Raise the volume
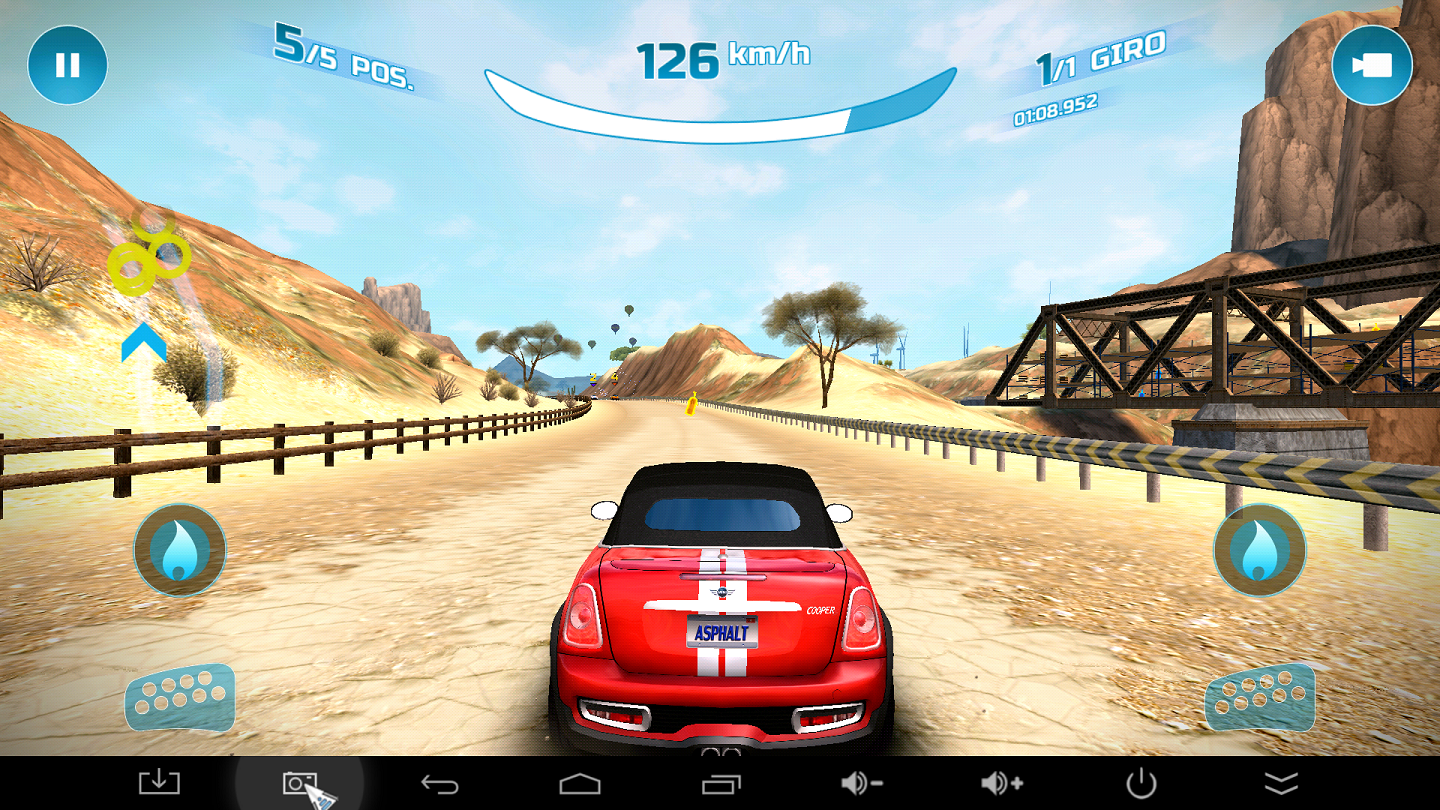Screen dimensions: 1440x810 pos(1001,783)
